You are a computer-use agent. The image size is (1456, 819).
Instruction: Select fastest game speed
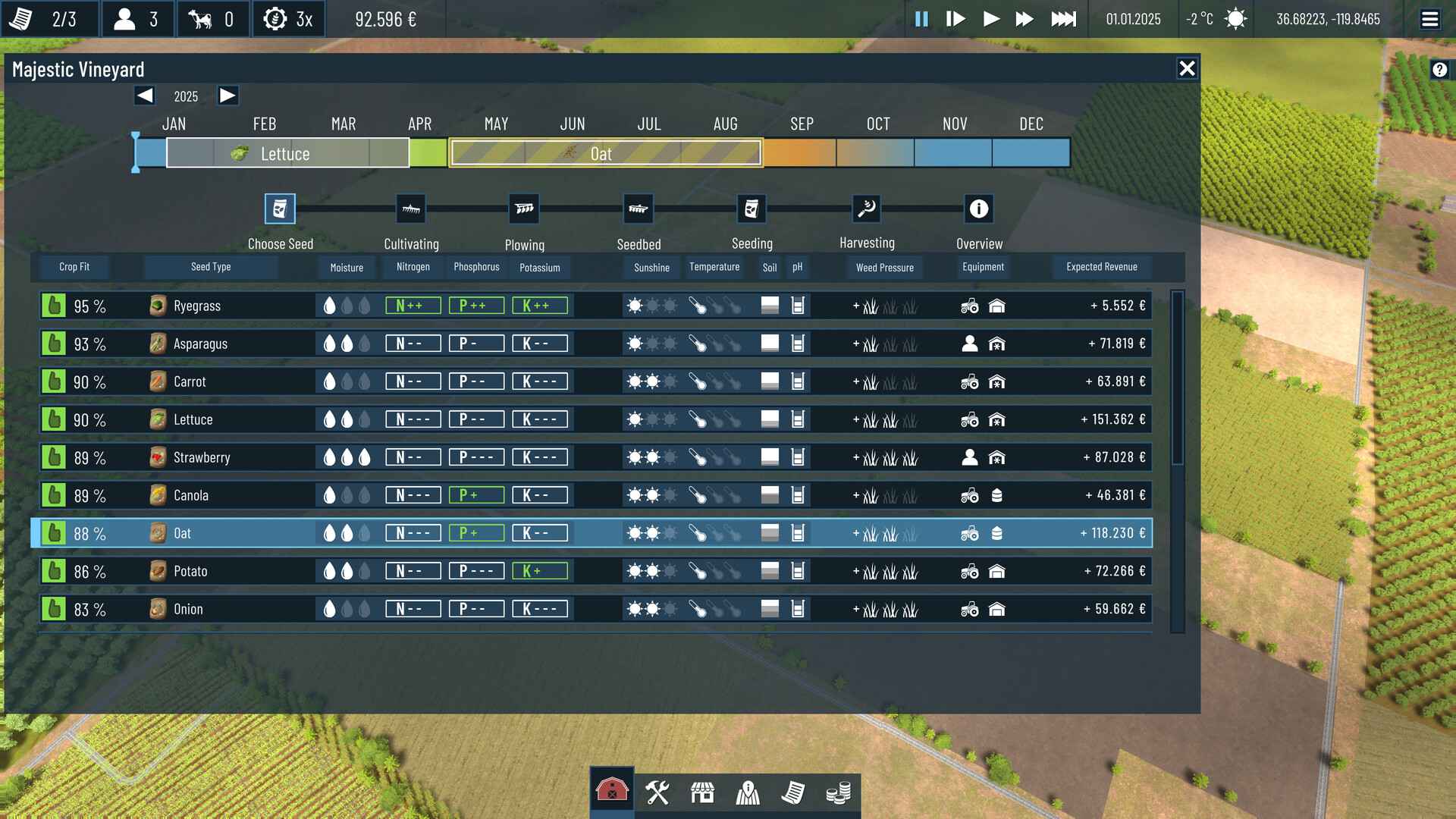1064,20
